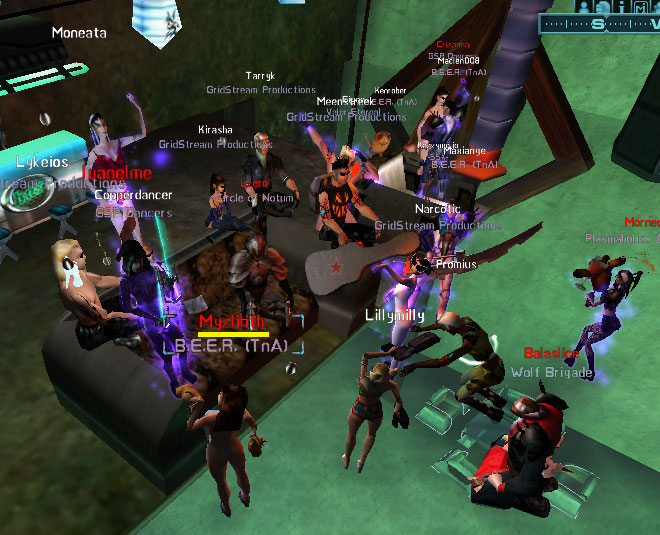Open the info "i" panel
The height and width of the screenshot is (535, 660).
(622, 7)
